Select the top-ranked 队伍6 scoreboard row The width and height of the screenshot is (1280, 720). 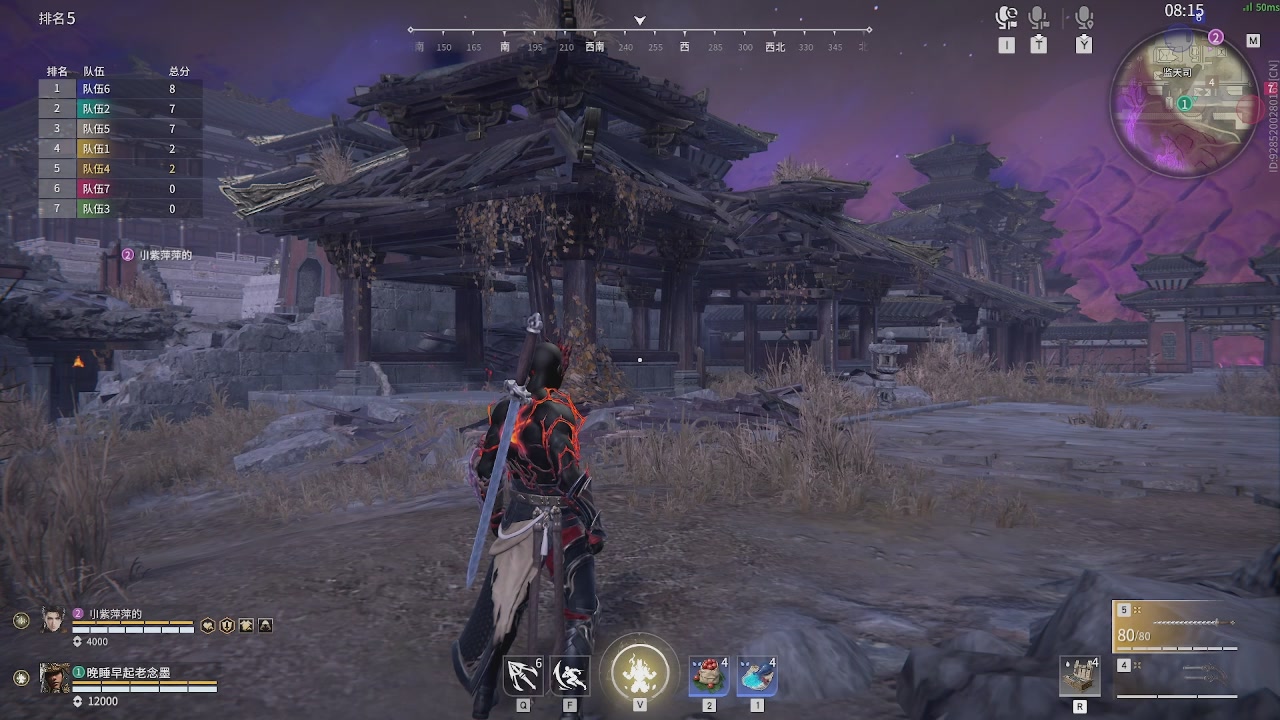click(120, 89)
